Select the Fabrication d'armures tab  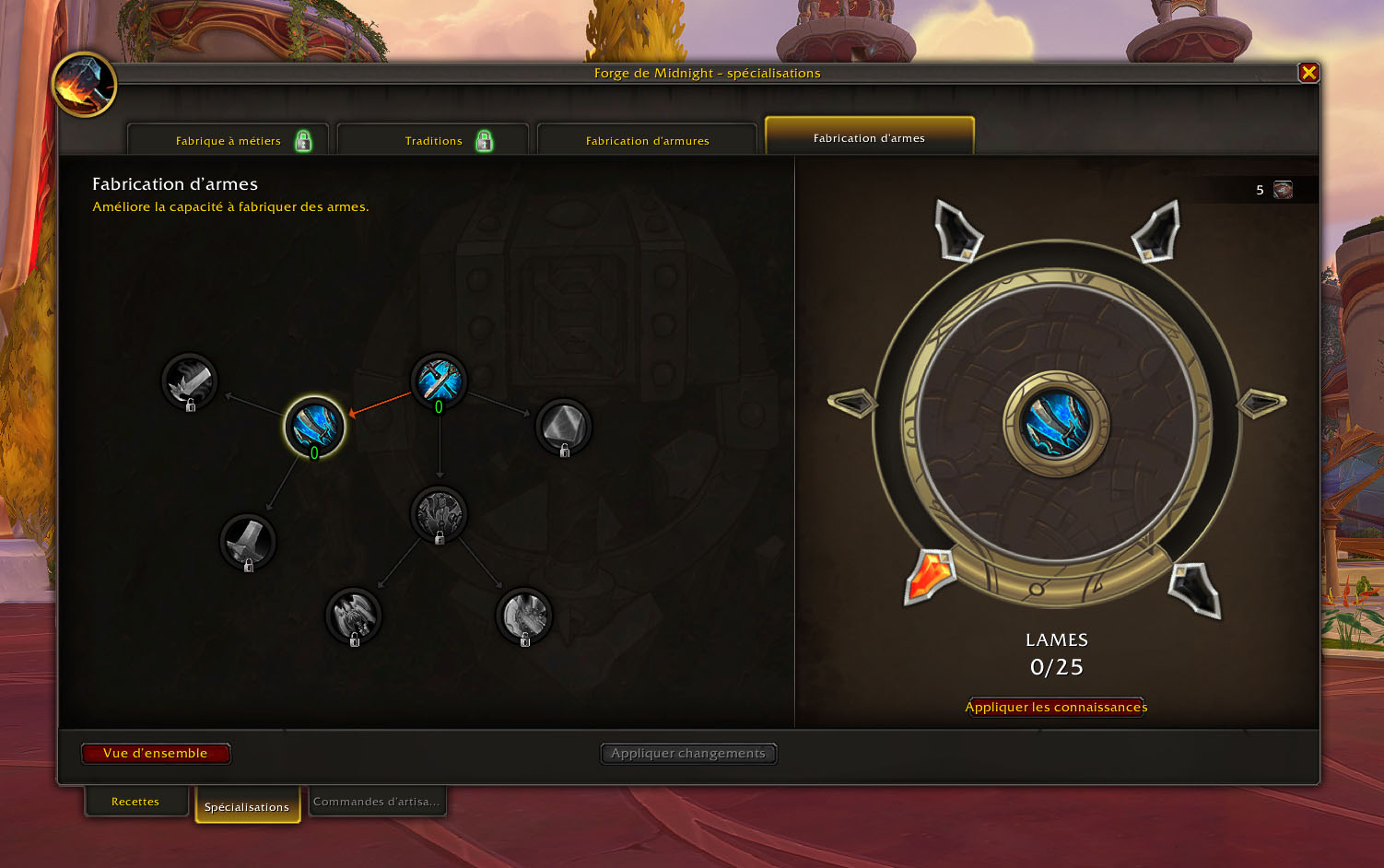647,141
